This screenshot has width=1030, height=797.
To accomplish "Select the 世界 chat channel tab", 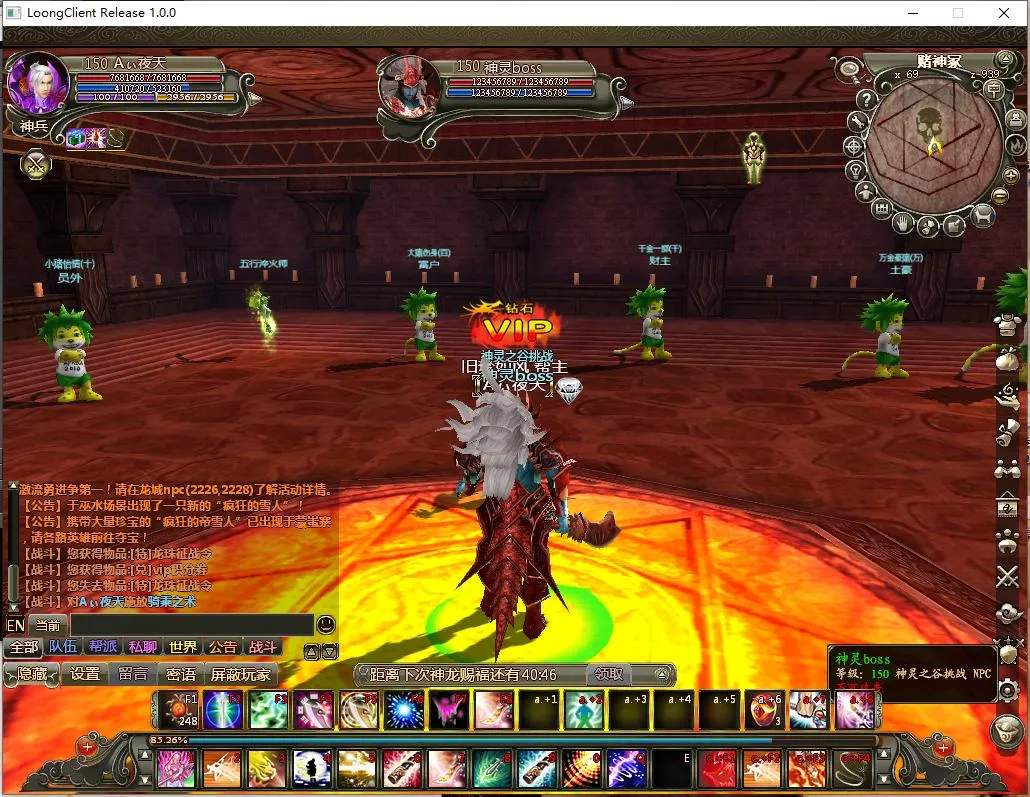I will pos(183,647).
